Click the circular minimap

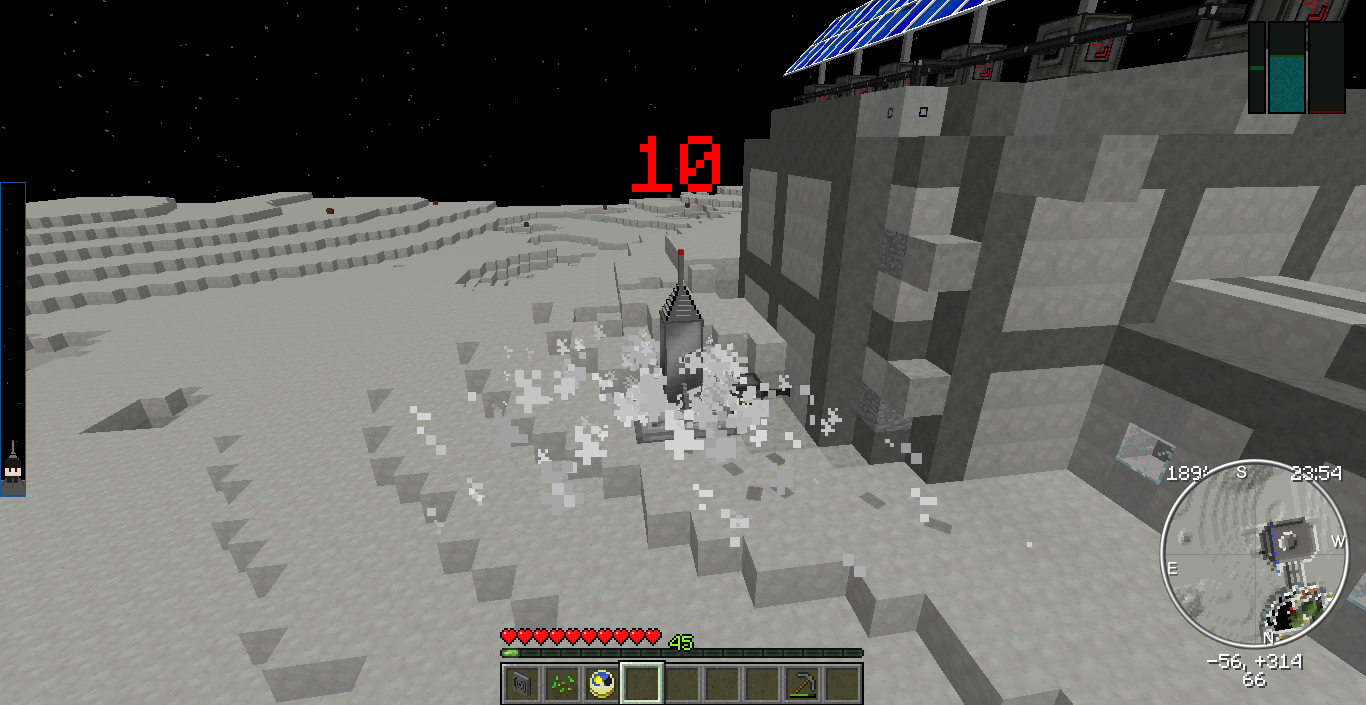[x=1254, y=553]
